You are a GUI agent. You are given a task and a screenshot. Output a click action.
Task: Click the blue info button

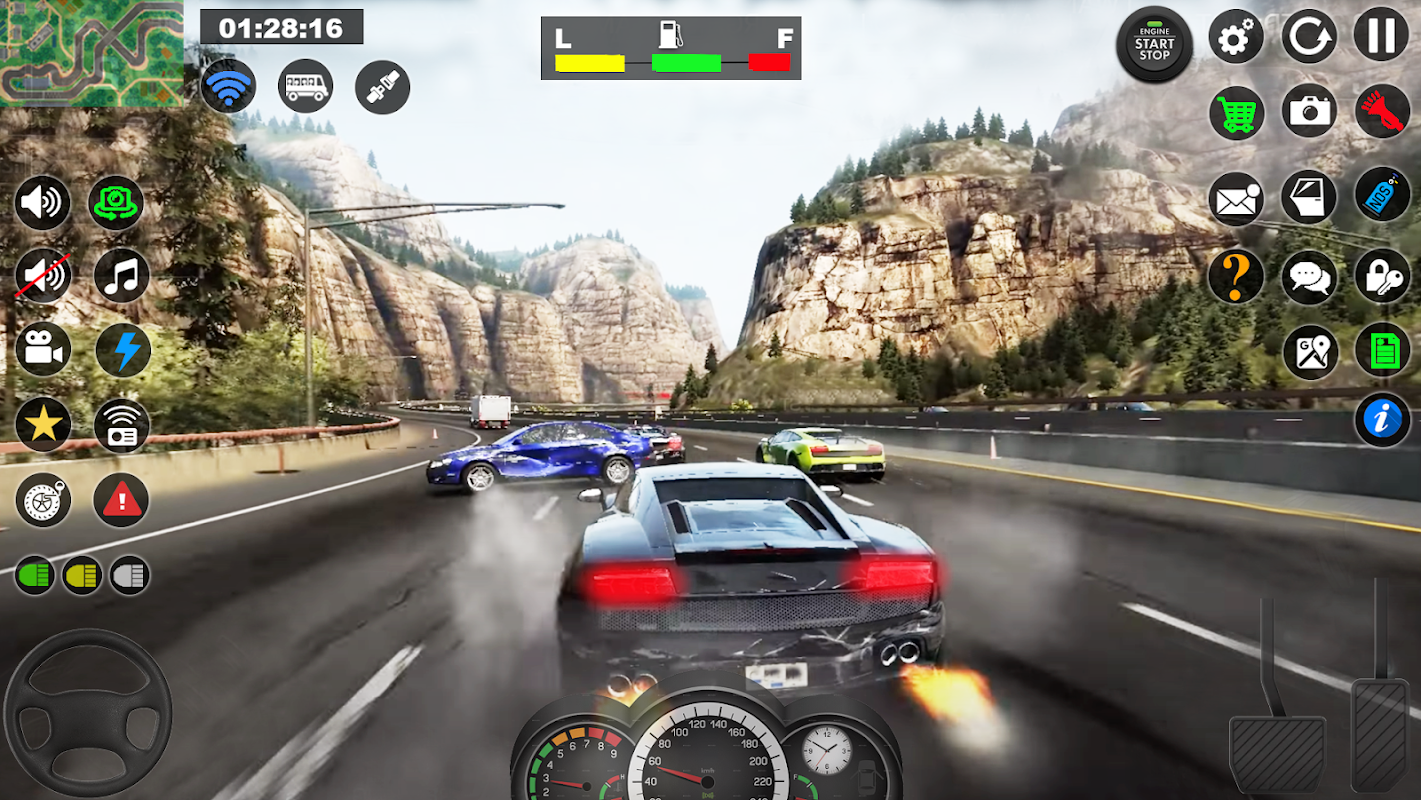[1382, 420]
